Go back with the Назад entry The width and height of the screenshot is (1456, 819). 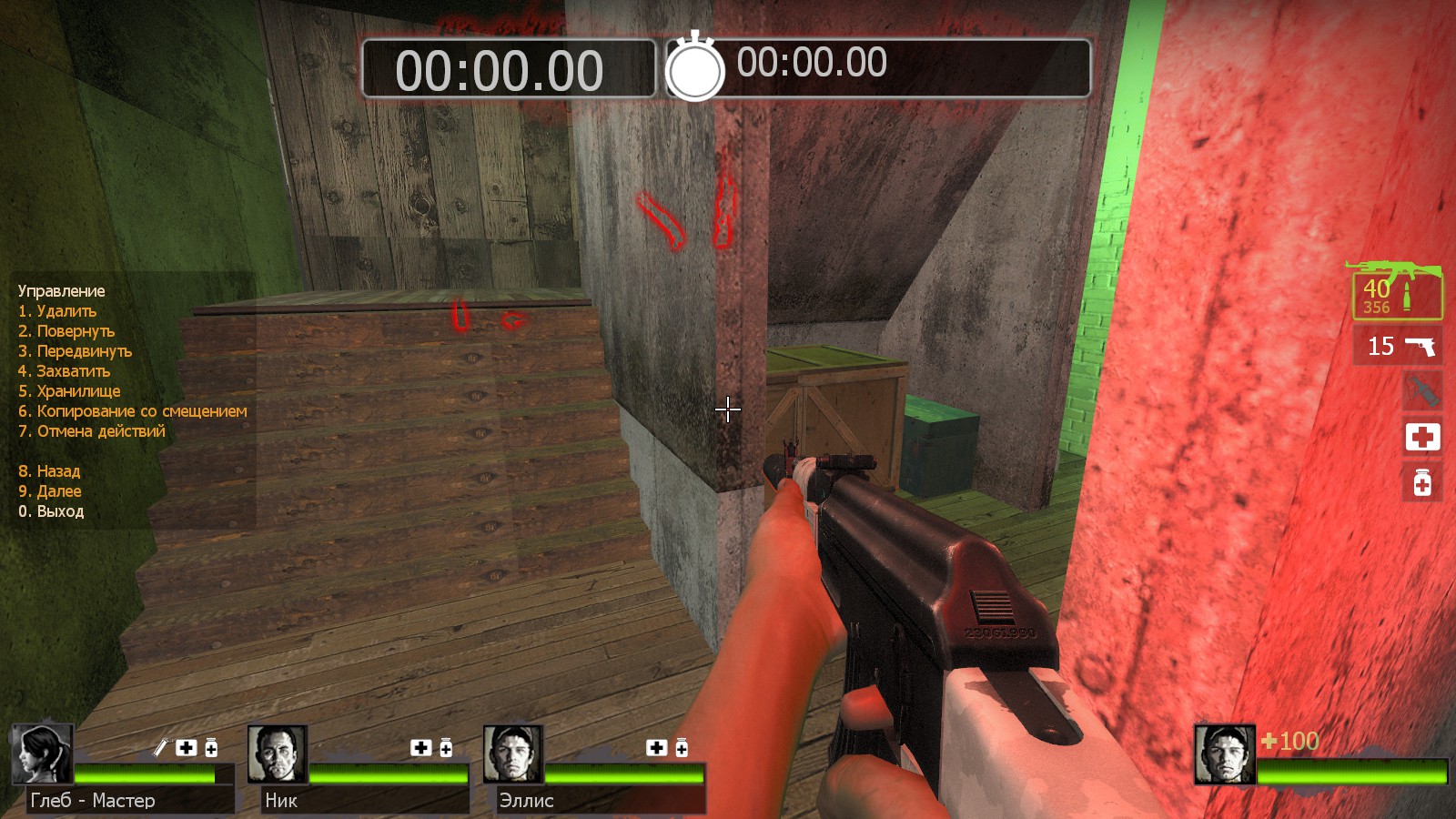[49, 471]
